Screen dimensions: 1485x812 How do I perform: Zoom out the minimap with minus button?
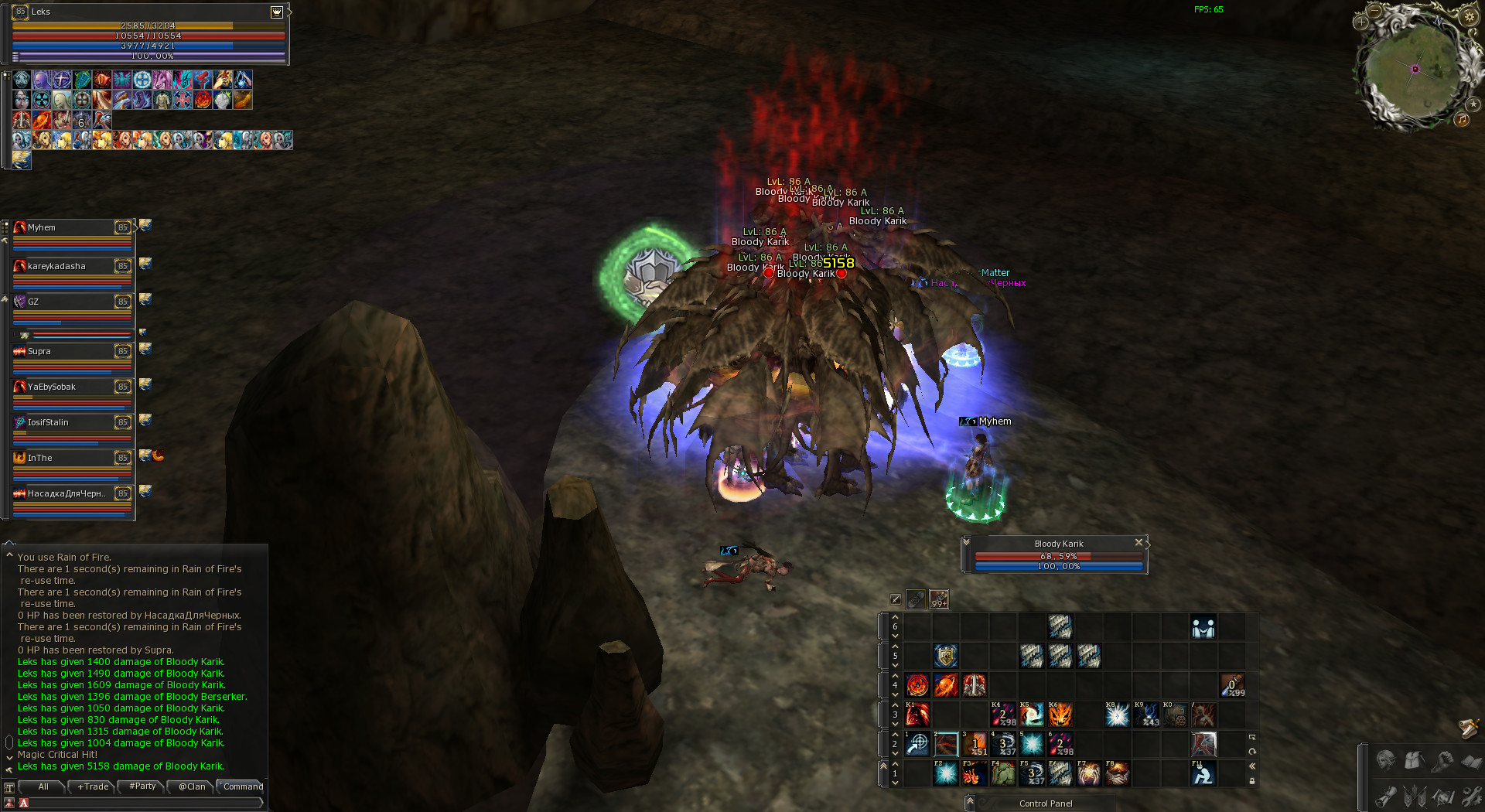pos(1374,11)
